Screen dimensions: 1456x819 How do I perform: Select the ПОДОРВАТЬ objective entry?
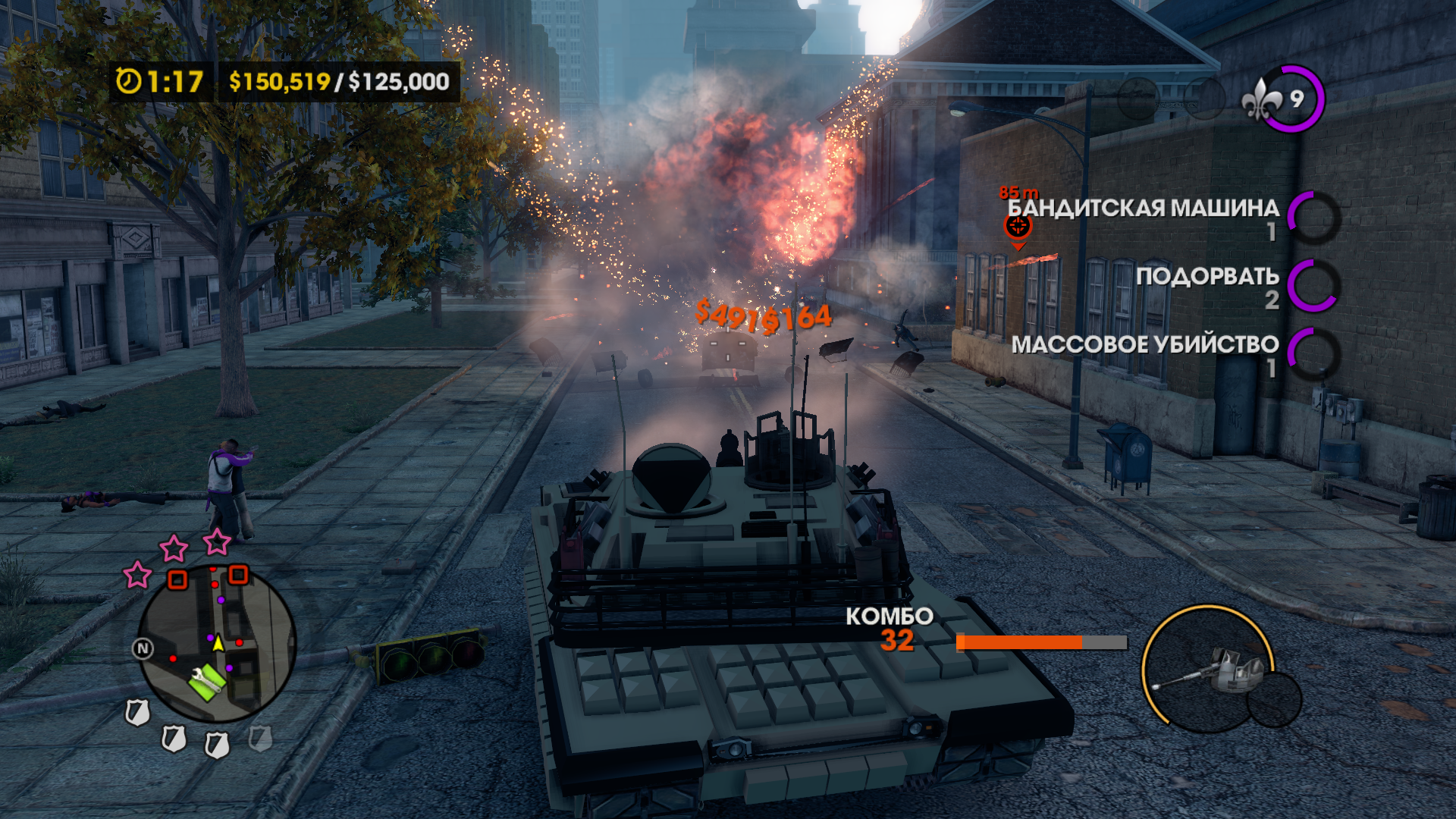click(x=1207, y=277)
